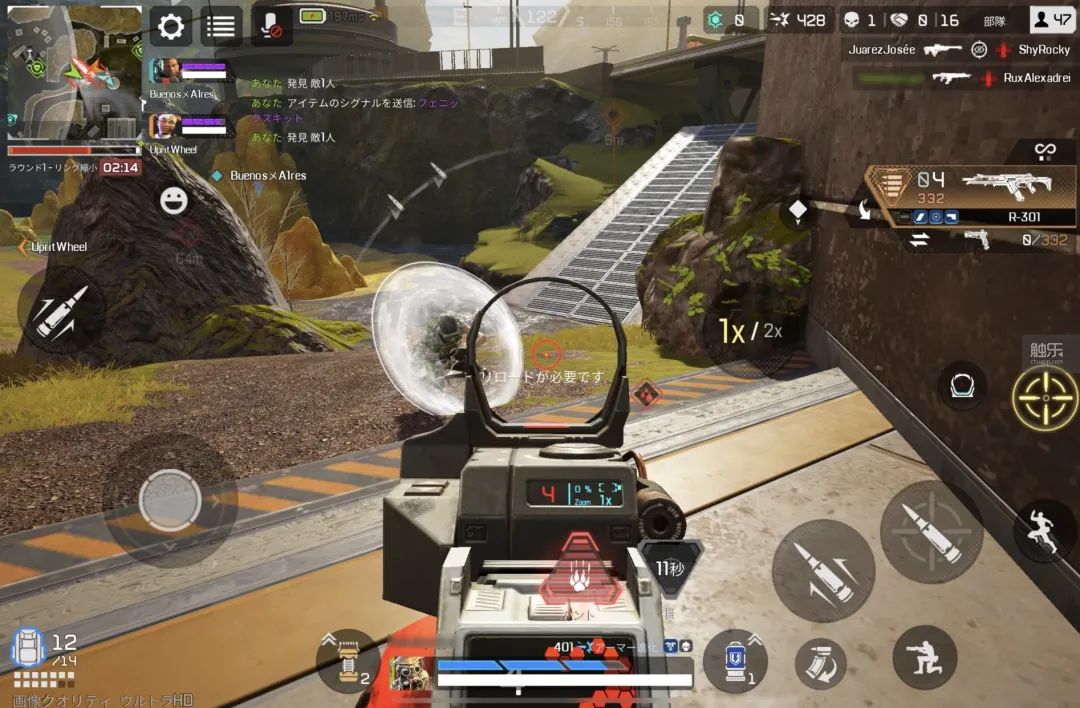The width and height of the screenshot is (1080, 708).
Task: Toggle crouch with the kneeling soldier button
Action: (924, 657)
